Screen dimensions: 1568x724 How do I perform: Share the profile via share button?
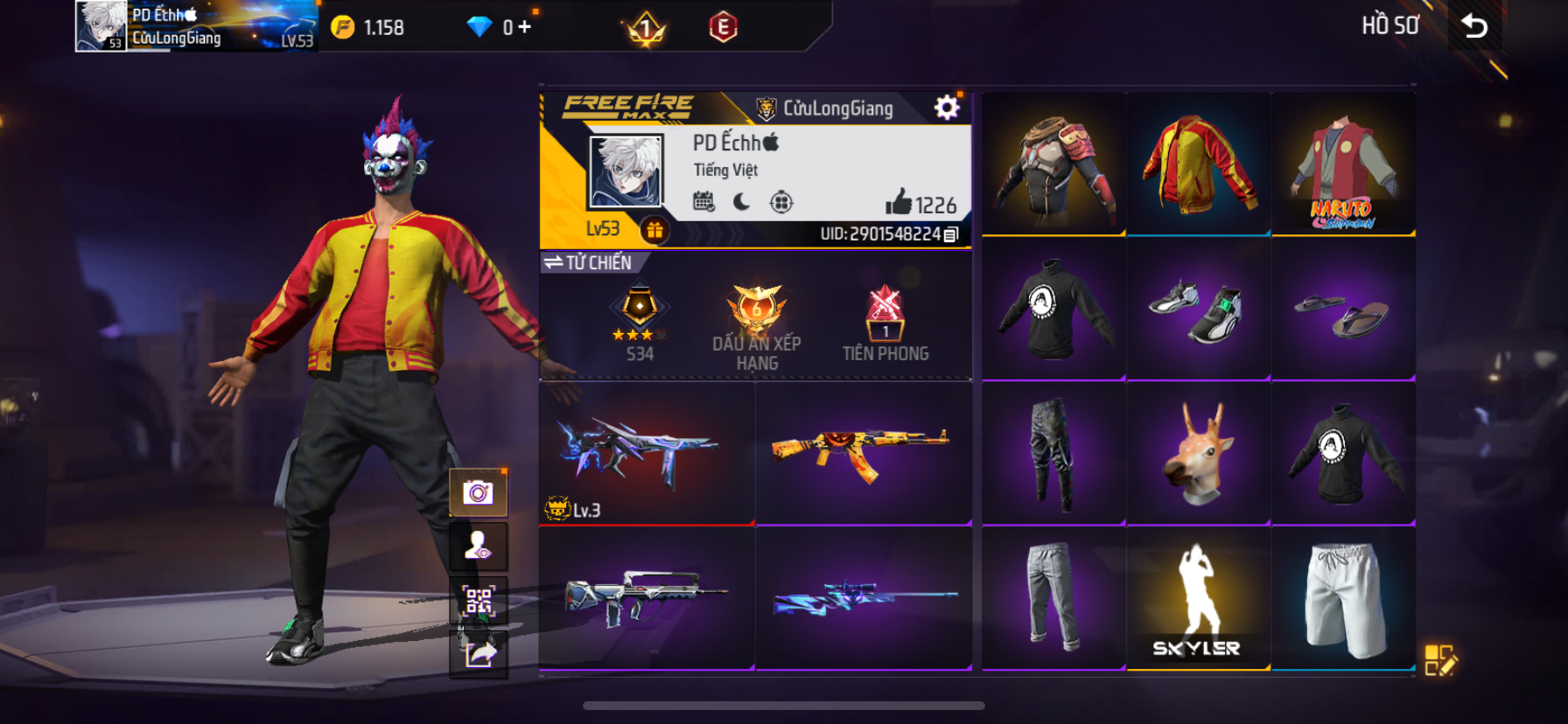click(x=478, y=654)
